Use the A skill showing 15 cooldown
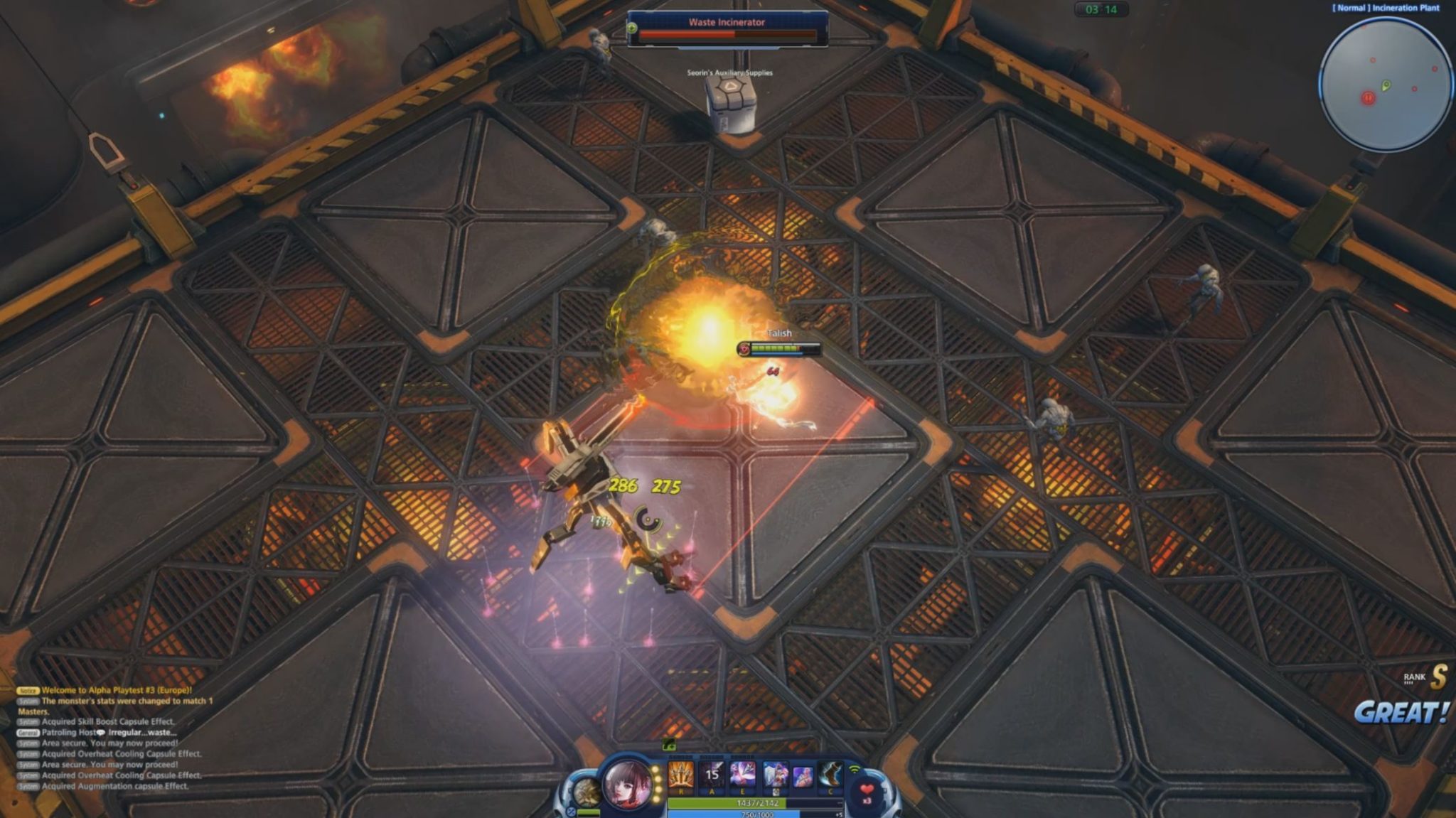The image size is (1456, 818). tap(712, 775)
